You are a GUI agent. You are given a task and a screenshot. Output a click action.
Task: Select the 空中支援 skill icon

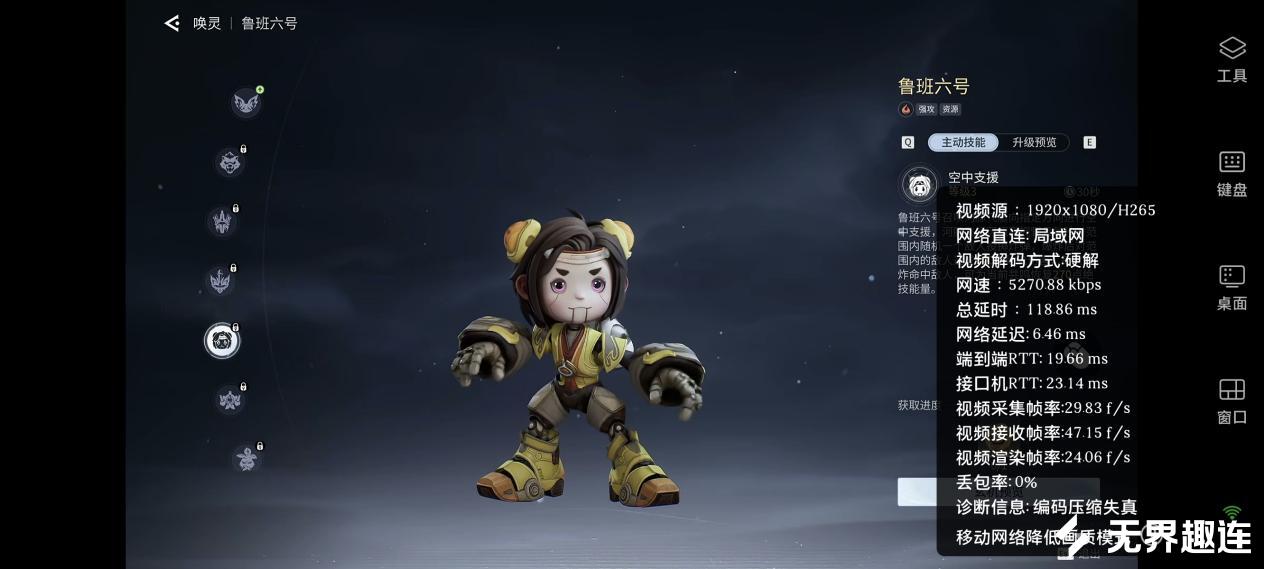click(x=919, y=185)
